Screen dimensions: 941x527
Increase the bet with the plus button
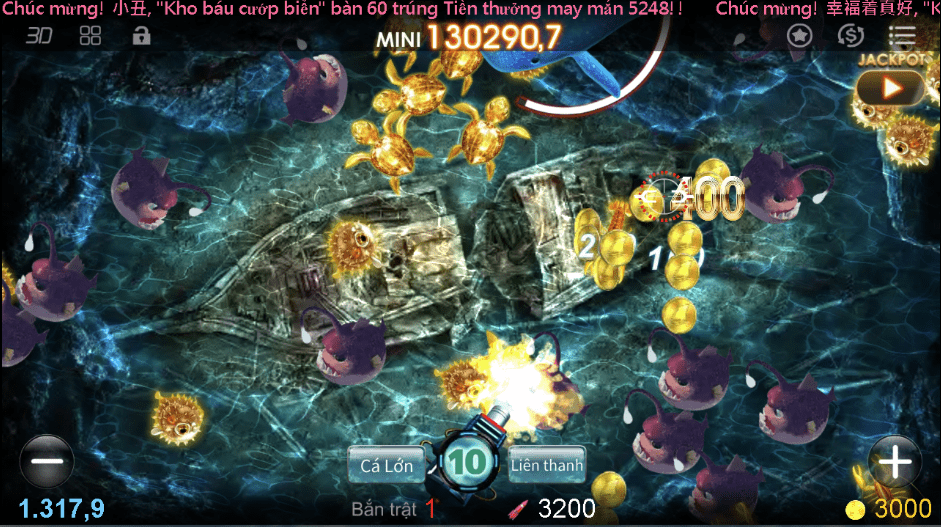(x=894, y=462)
